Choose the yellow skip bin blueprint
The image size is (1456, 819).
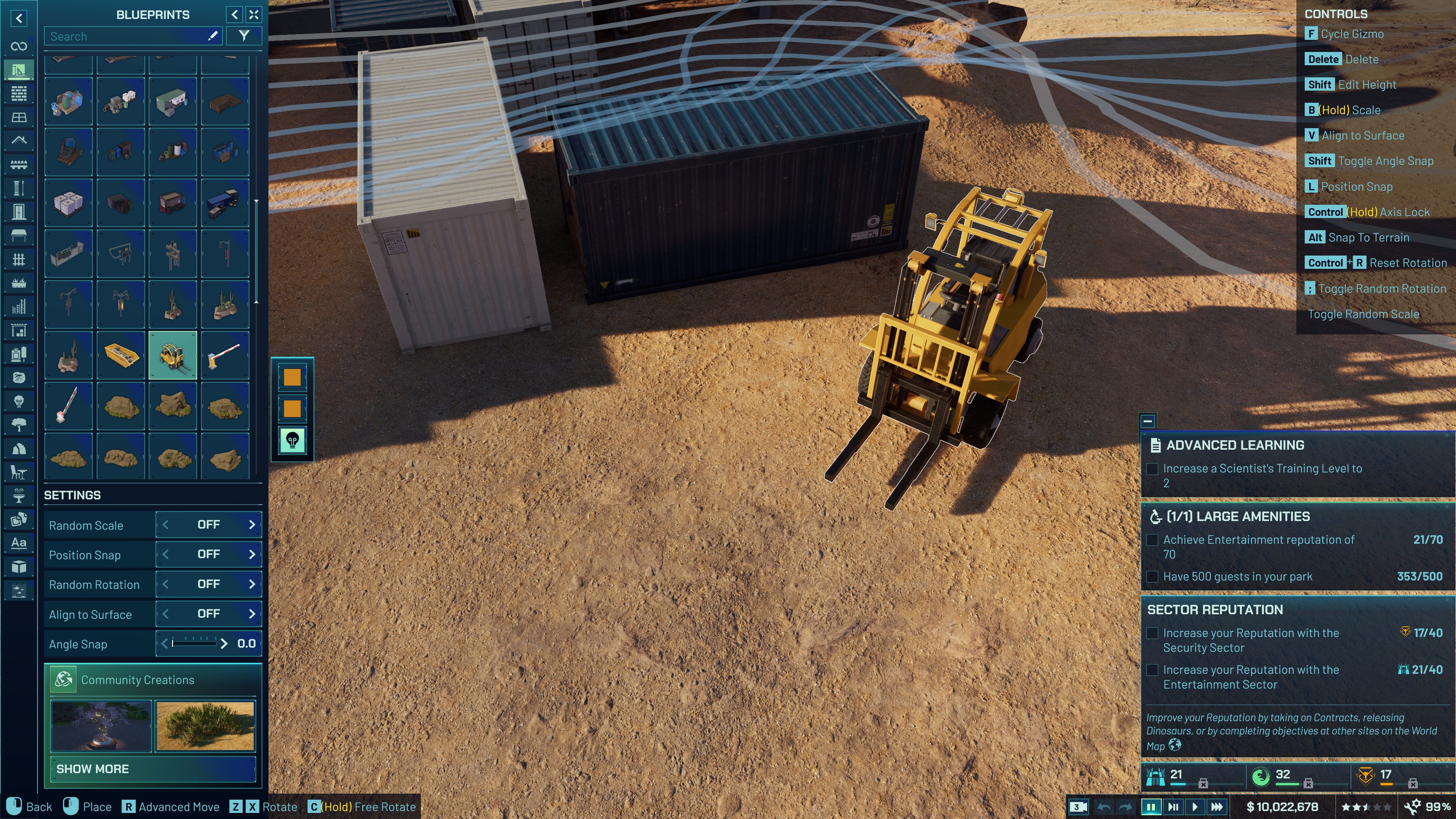[x=121, y=355]
